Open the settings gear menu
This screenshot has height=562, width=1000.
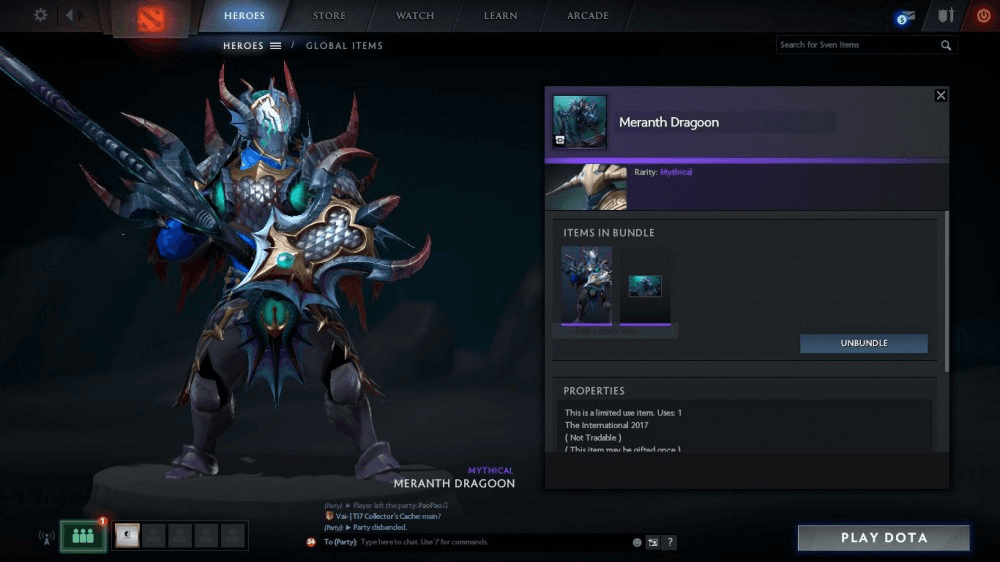pyautogui.click(x=40, y=15)
